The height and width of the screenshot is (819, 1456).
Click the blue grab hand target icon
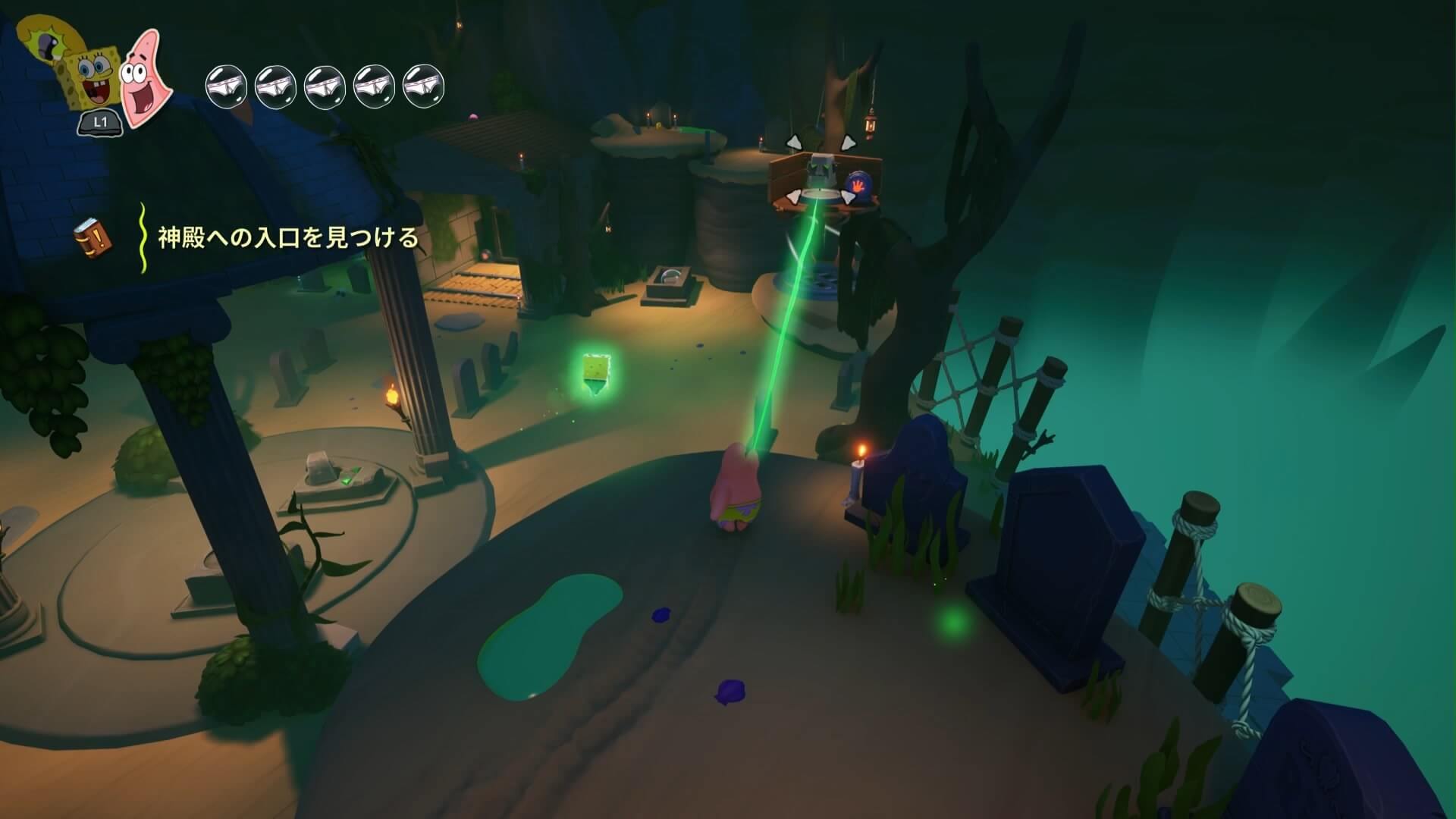[x=858, y=185]
